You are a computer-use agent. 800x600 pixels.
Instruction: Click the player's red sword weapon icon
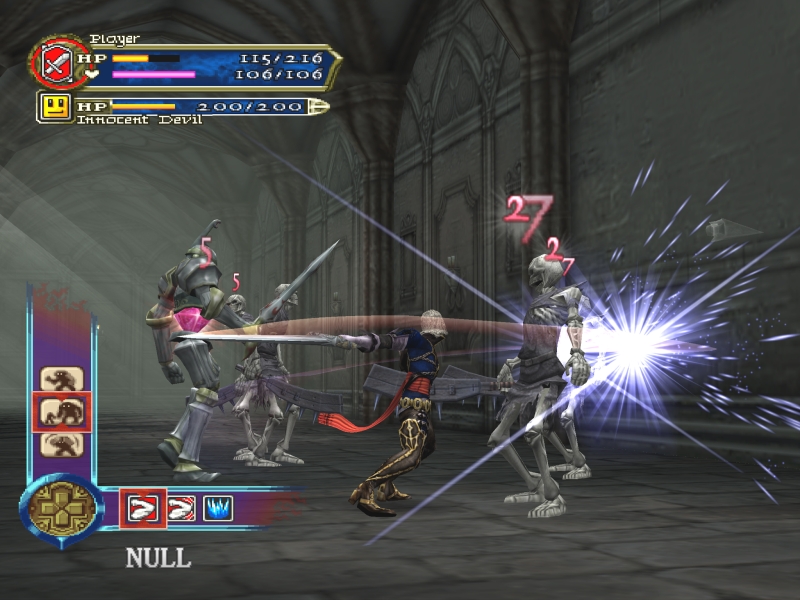point(52,62)
